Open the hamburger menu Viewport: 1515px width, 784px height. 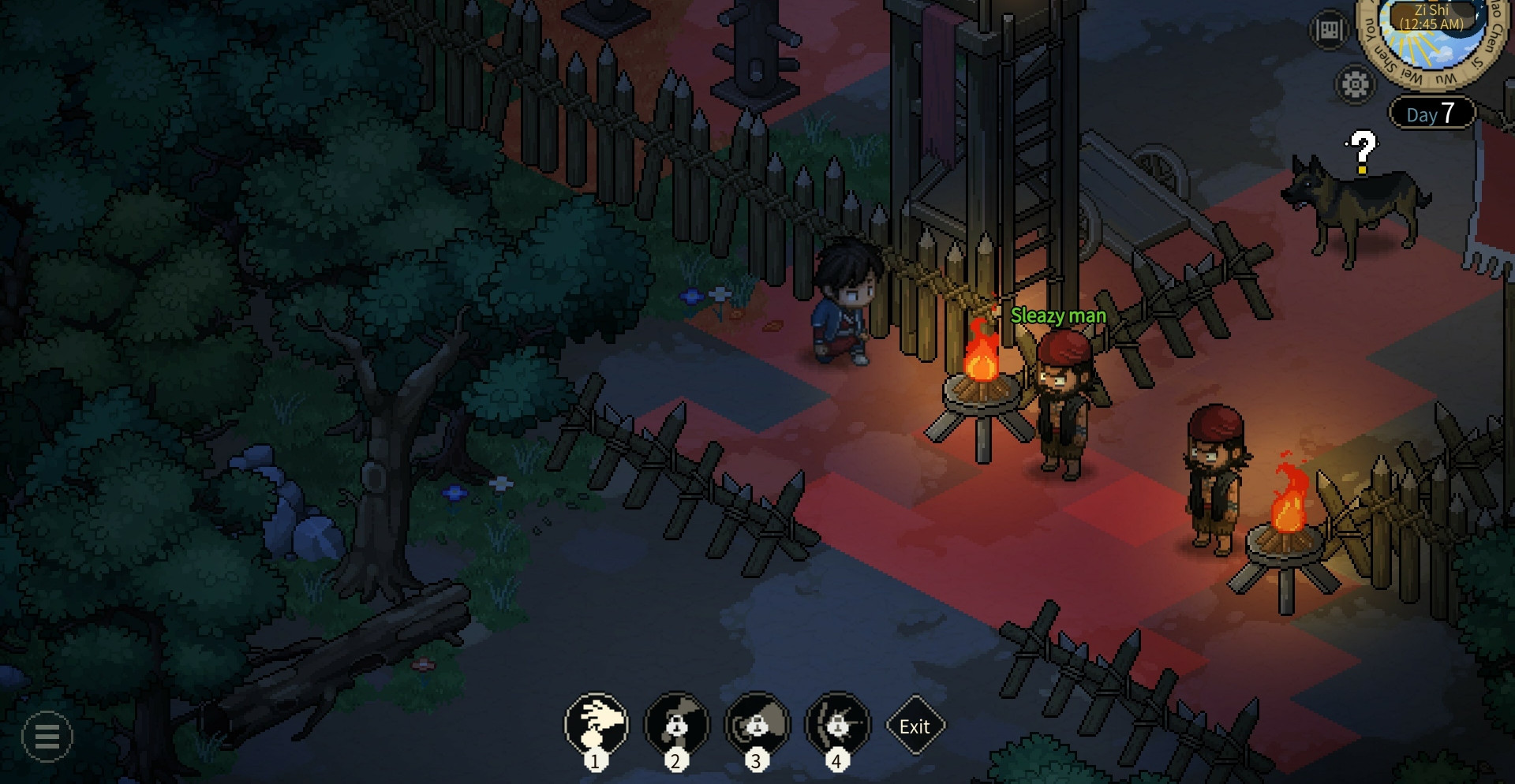pyautogui.click(x=47, y=737)
